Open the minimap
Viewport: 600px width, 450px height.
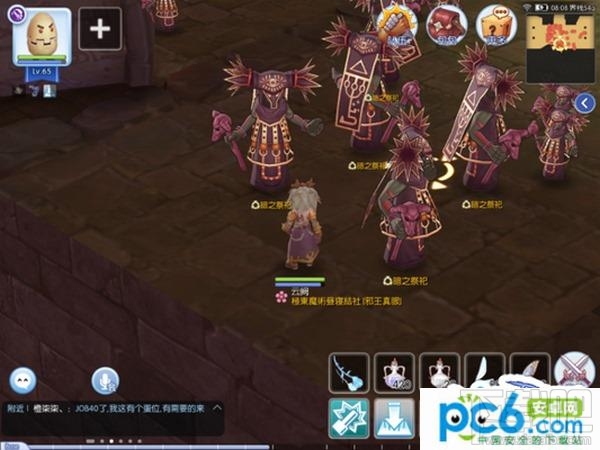556,48
